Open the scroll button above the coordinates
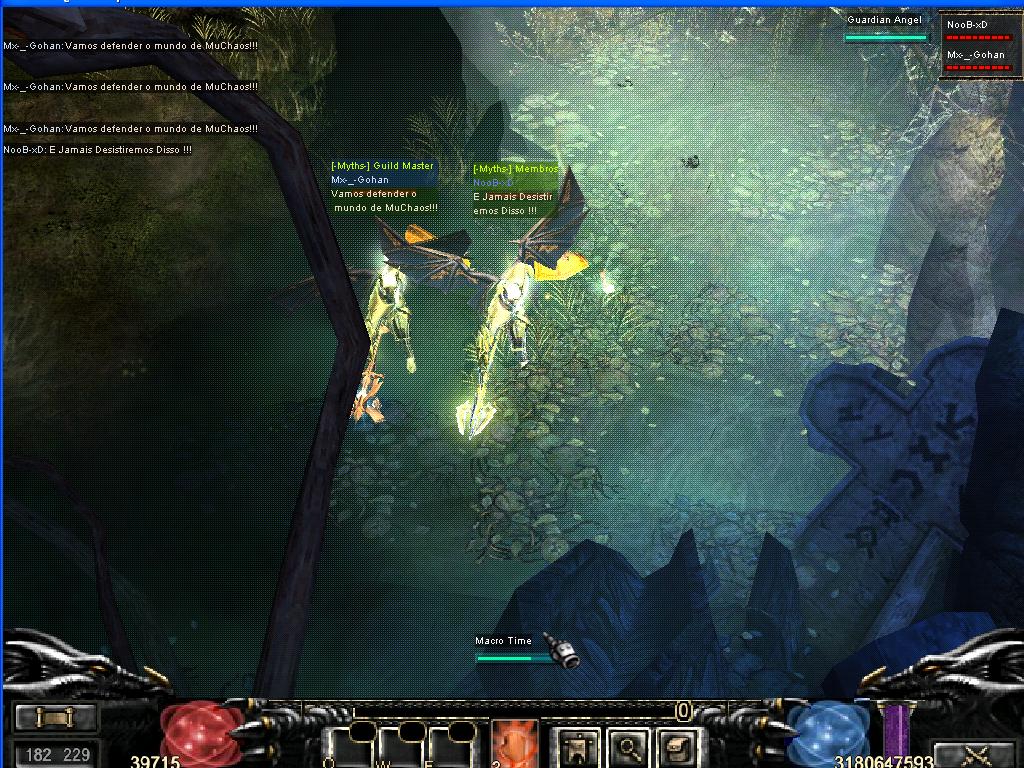The height and width of the screenshot is (768, 1024). pos(55,717)
